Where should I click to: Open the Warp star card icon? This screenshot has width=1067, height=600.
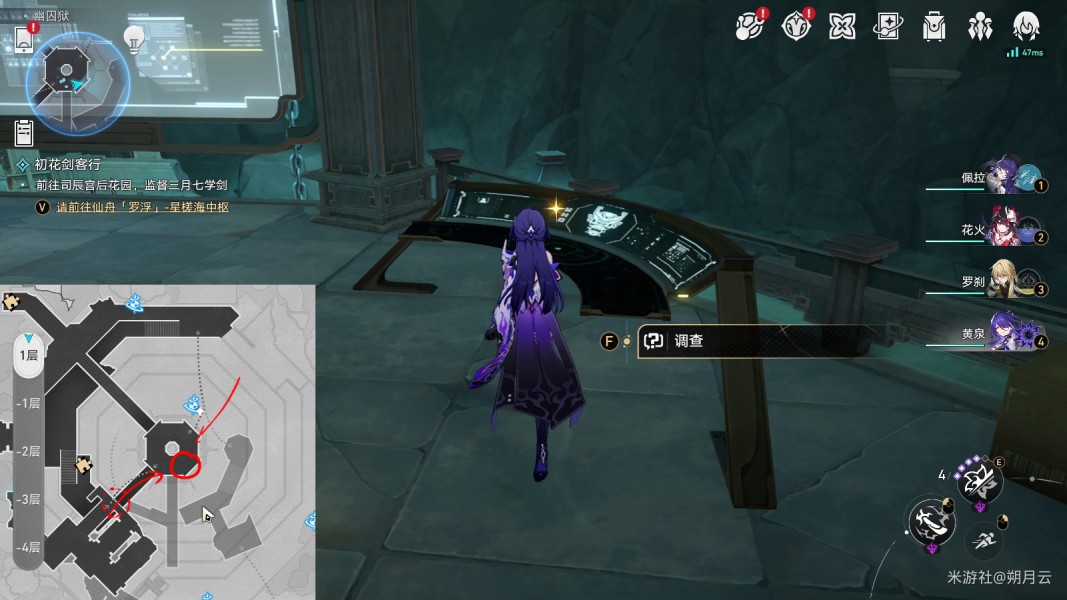887,27
